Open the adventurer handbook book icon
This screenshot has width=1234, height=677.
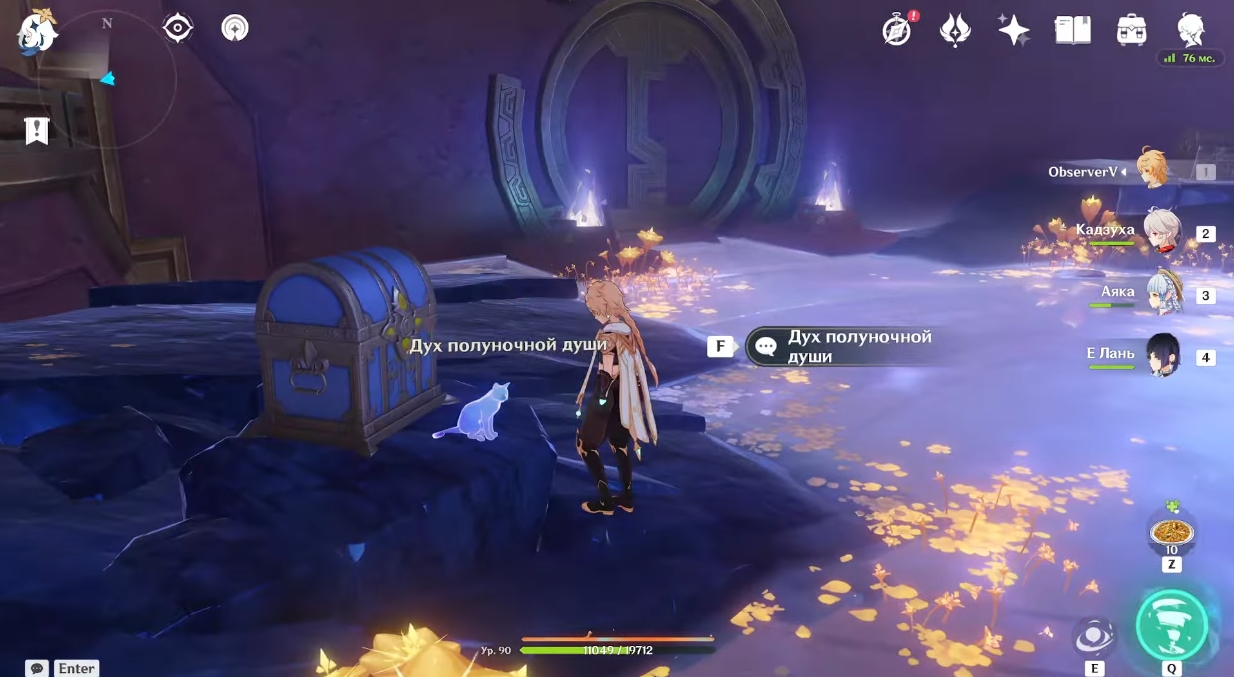[1072, 30]
